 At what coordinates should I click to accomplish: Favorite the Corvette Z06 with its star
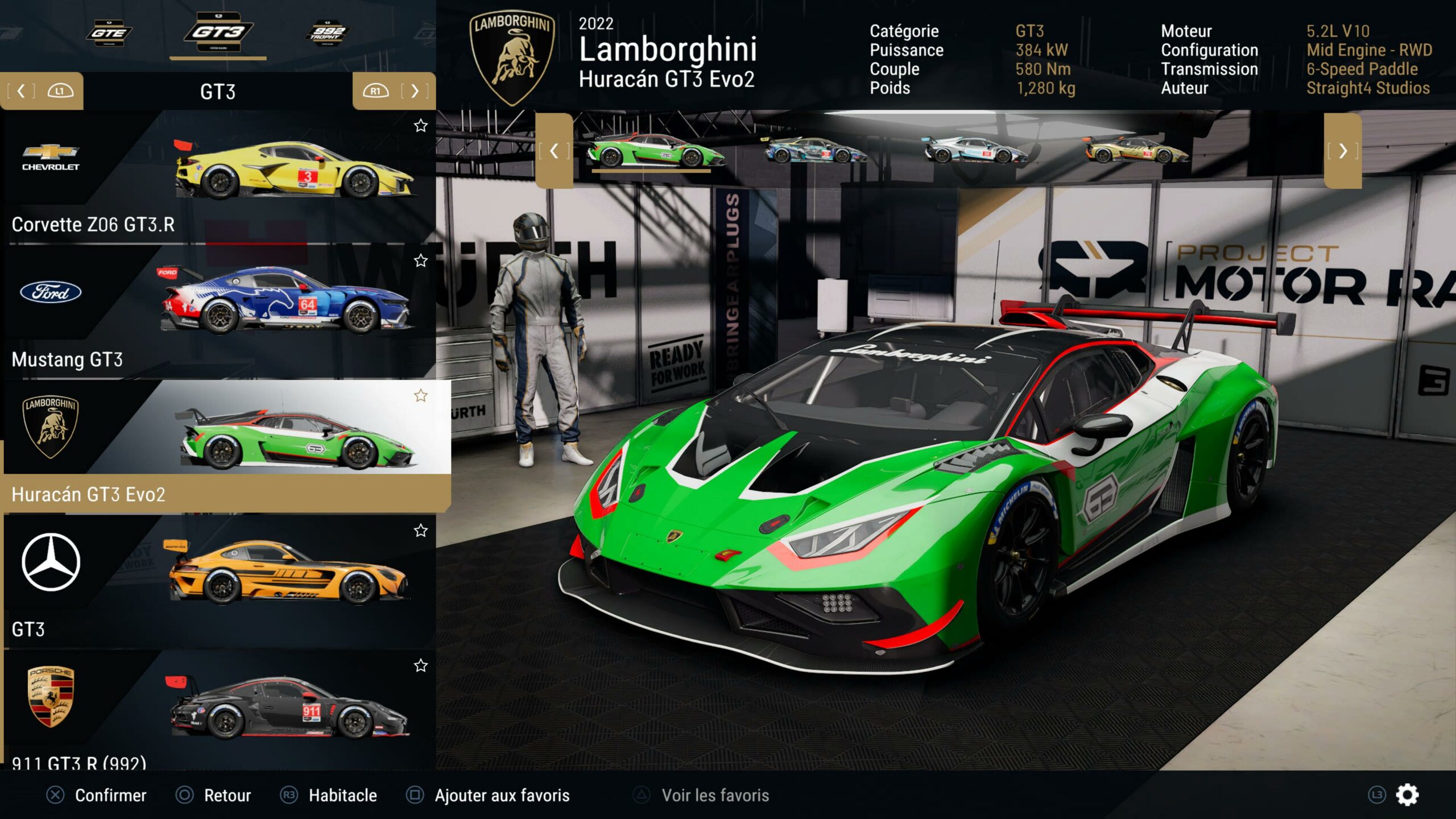(x=420, y=126)
